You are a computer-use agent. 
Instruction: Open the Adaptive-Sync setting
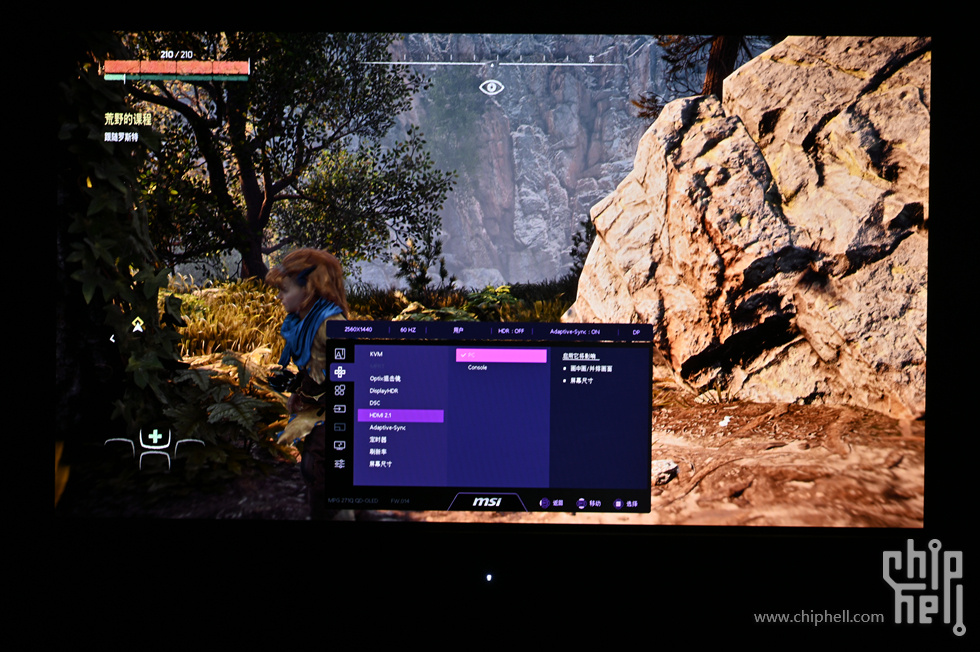pyautogui.click(x=388, y=427)
